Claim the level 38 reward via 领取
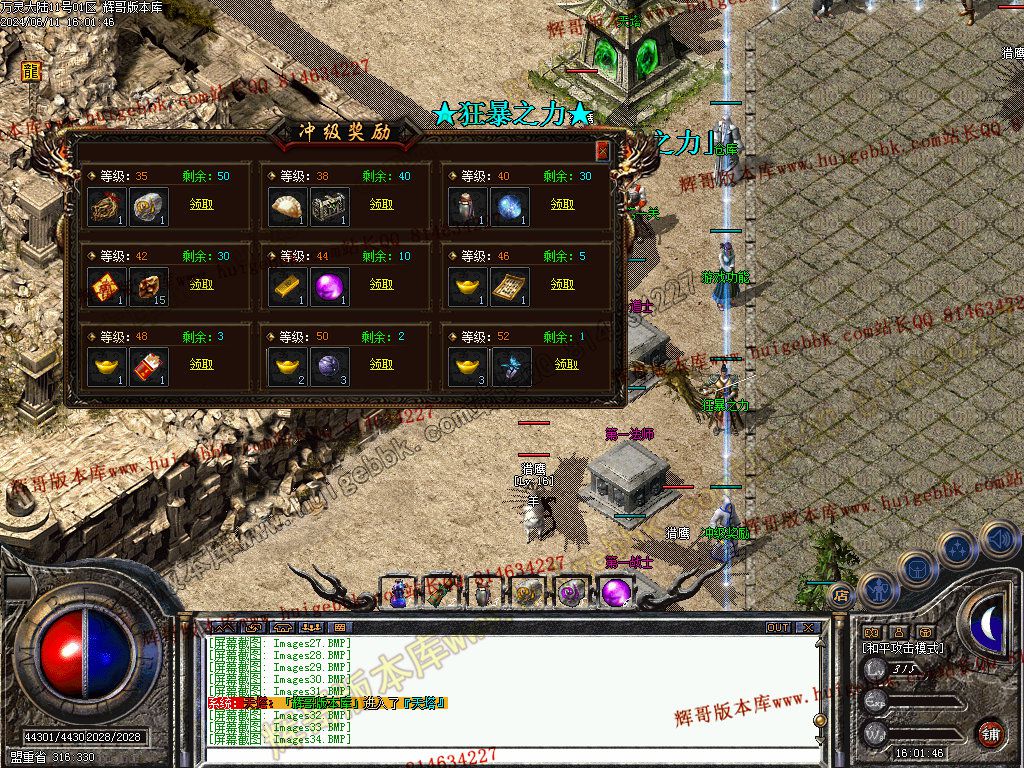Viewport: 1024px width, 768px height. [381, 204]
